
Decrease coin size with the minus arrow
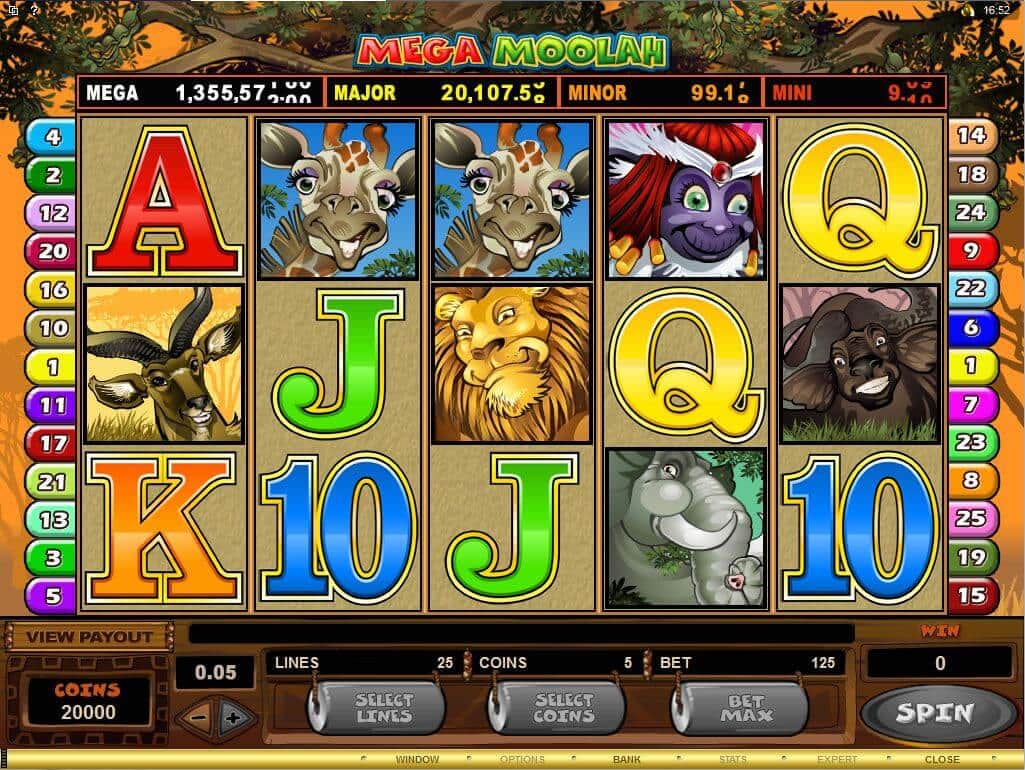(x=199, y=718)
